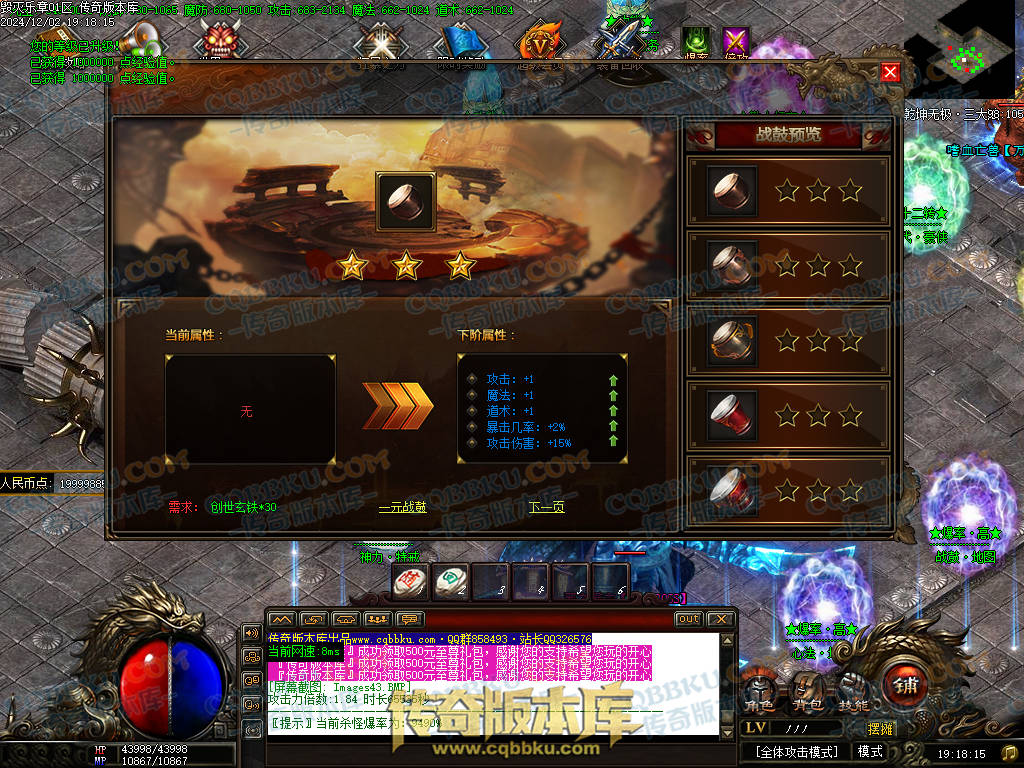Open the 角色 character panel

758,688
